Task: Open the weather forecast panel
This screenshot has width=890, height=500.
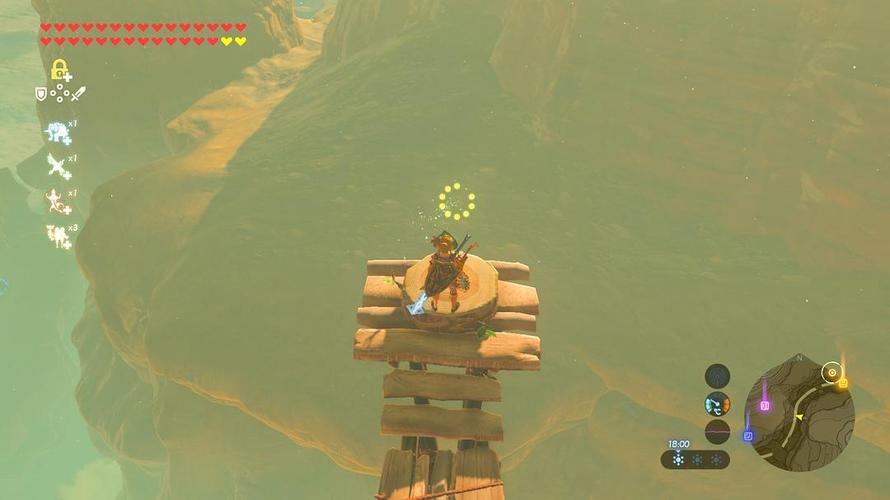Action: coord(695,459)
